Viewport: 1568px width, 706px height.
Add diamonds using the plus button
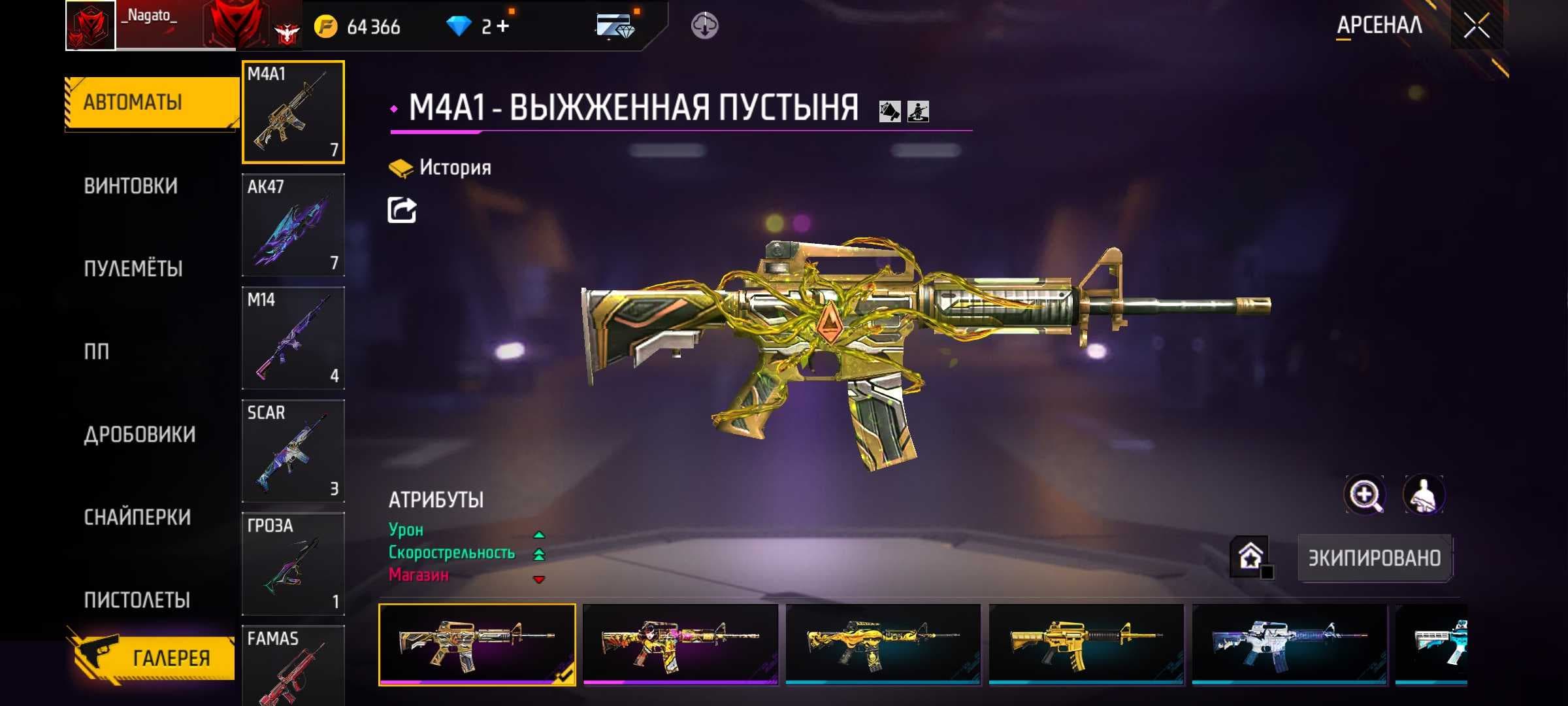(x=502, y=26)
